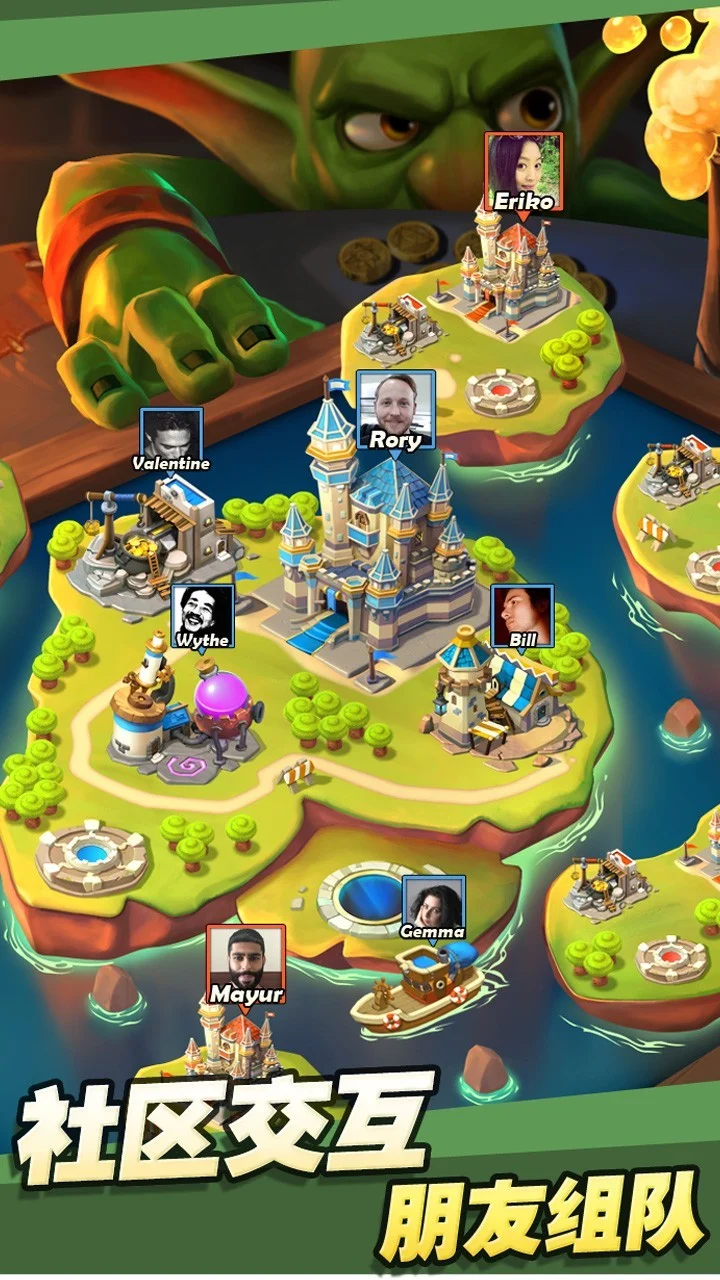Select Eriko's player portrait
This screenshot has width=720, height=1280.
(x=524, y=170)
